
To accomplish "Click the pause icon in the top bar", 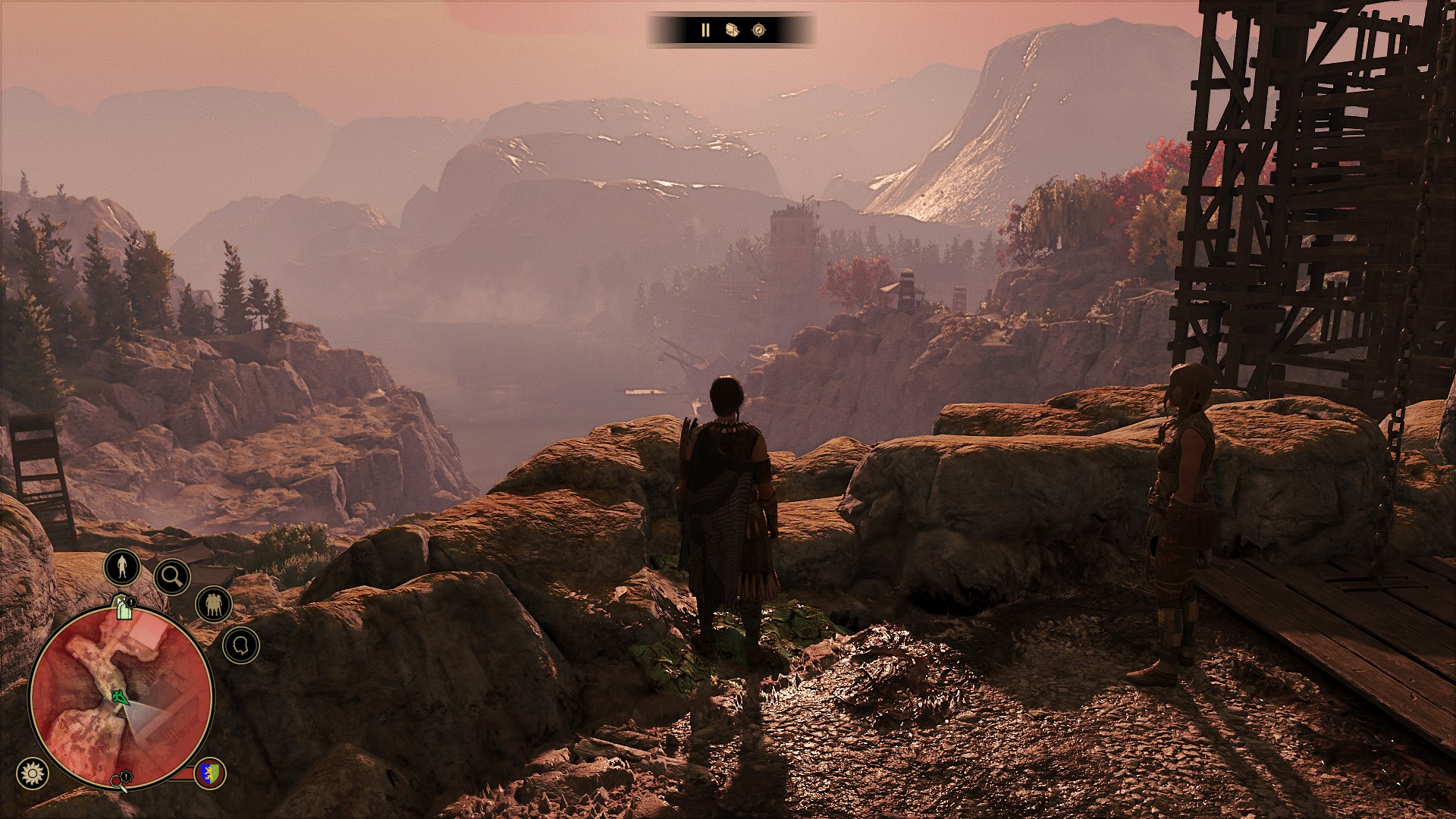I will [x=705, y=30].
